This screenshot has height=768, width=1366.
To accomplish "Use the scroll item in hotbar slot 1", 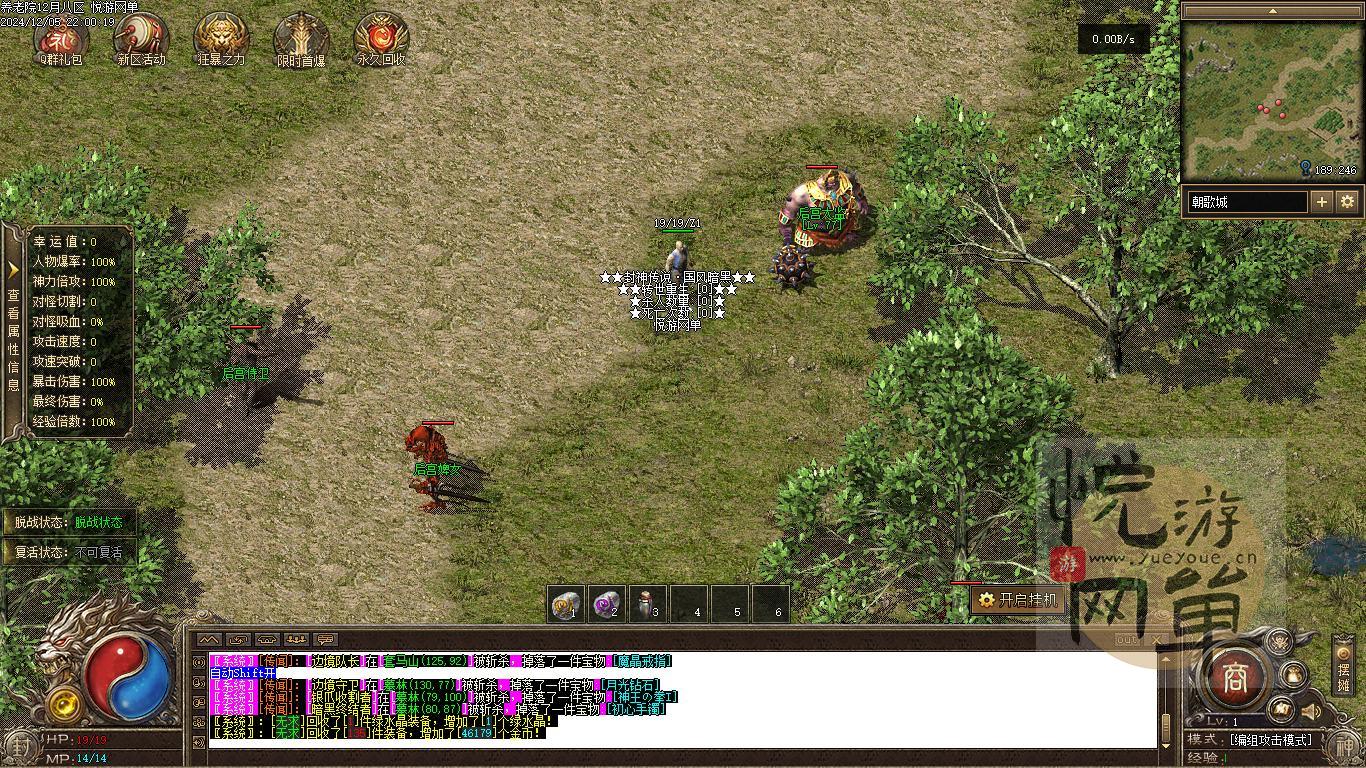I will coord(567,604).
